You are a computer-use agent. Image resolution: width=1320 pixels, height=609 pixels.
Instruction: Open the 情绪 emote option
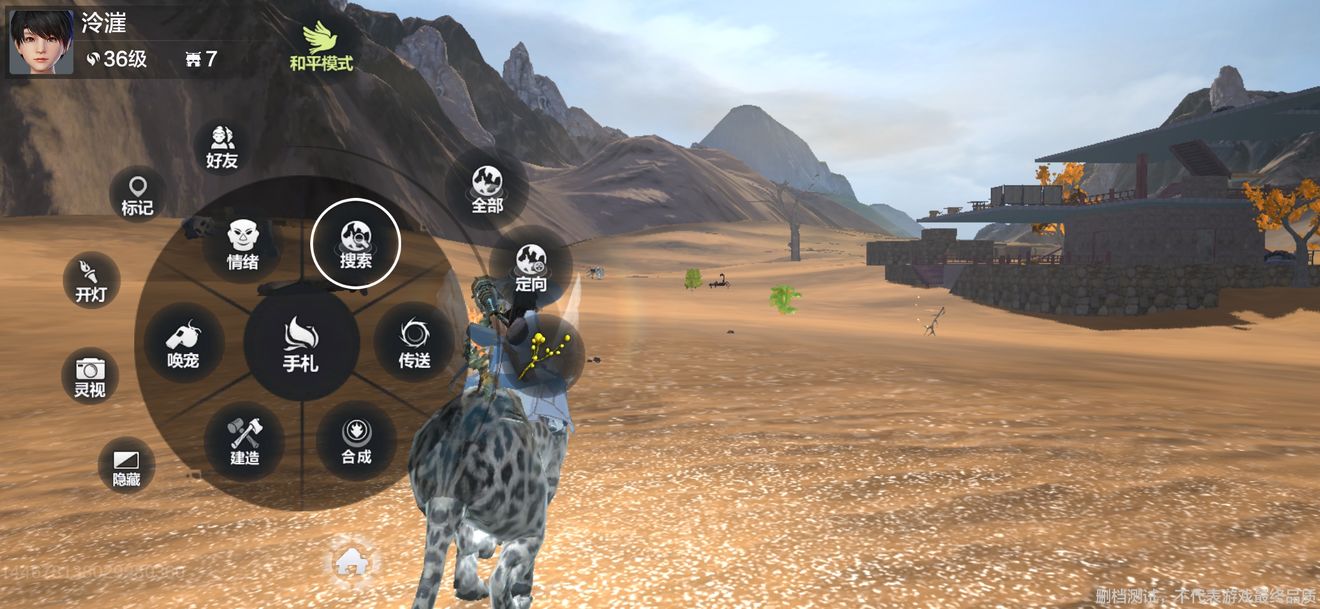[x=242, y=244]
